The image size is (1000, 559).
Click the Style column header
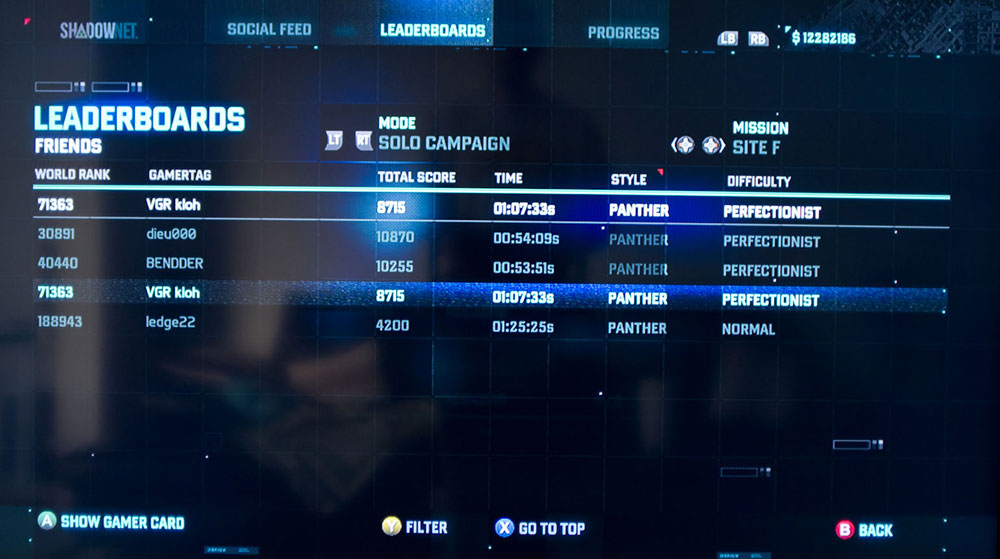click(629, 180)
